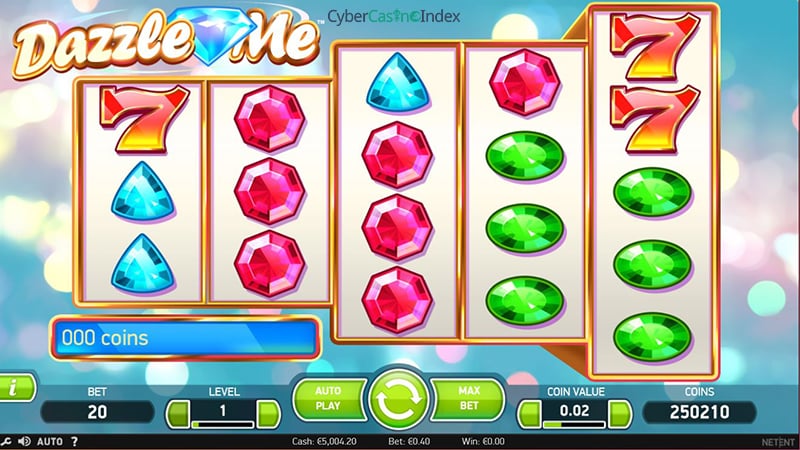Screen dimensions: 800x450
Task: Open the green info paytable button
Action: tap(12, 386)
